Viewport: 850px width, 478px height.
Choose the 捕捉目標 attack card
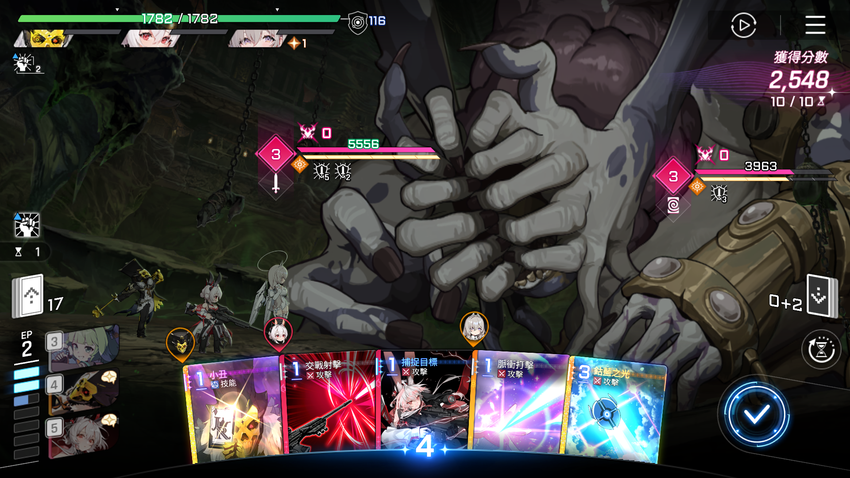(x=424, y=408)
